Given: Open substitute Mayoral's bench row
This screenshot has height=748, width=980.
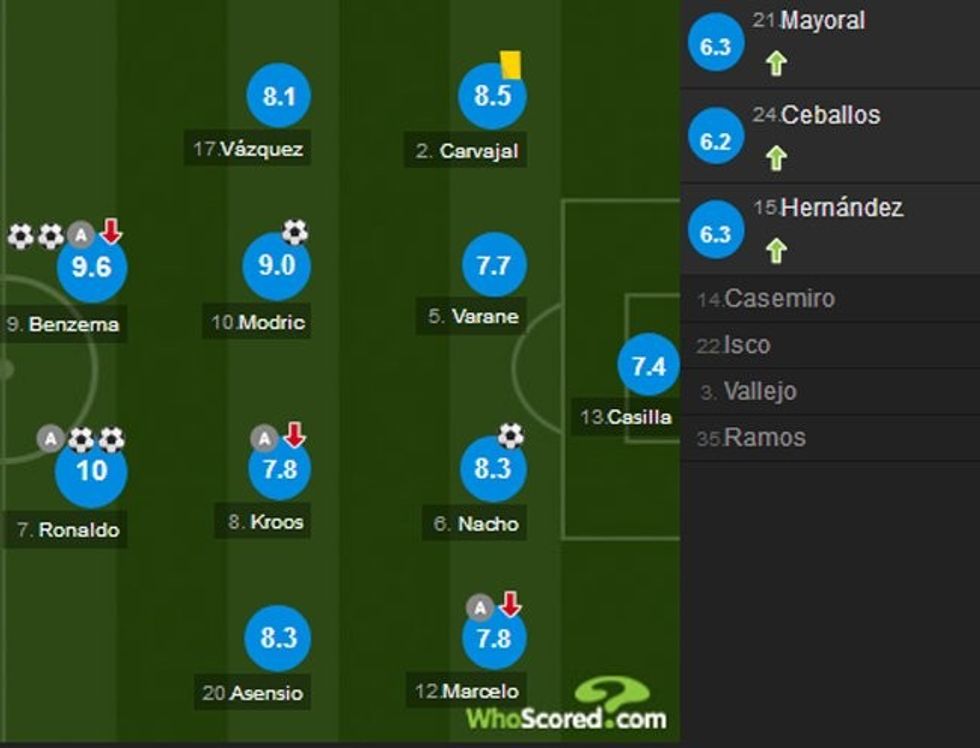Looking at the screenshot, I should click(x=830, y=44).
